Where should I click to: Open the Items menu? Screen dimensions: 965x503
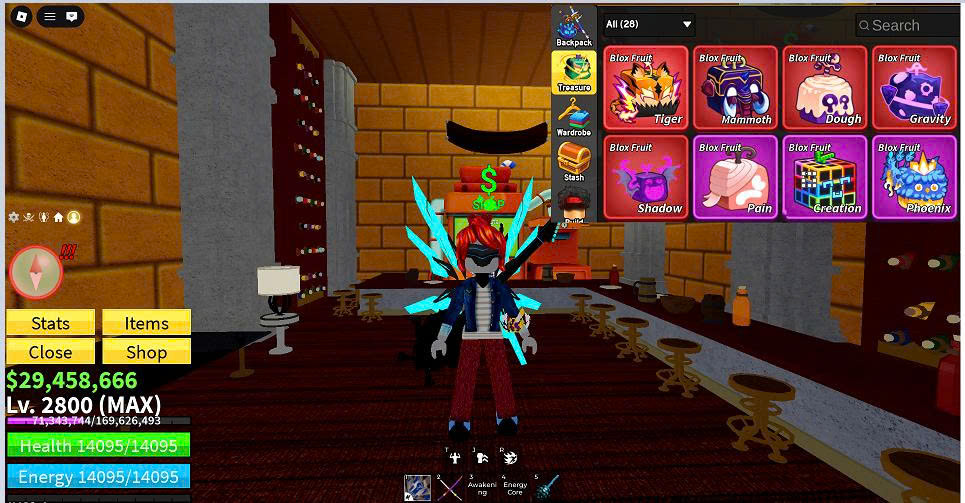pos(146,323)
